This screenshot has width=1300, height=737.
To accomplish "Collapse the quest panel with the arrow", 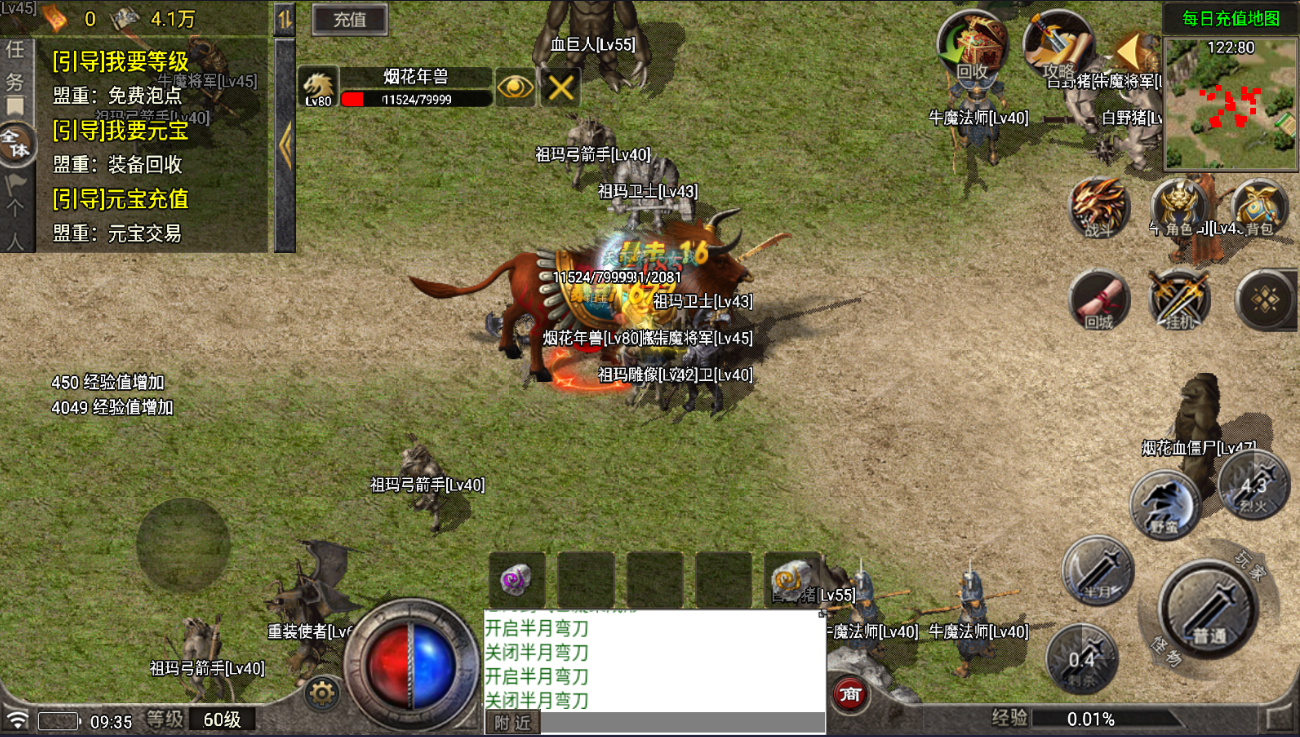I will pyautogui.click(x=285, y=147).
